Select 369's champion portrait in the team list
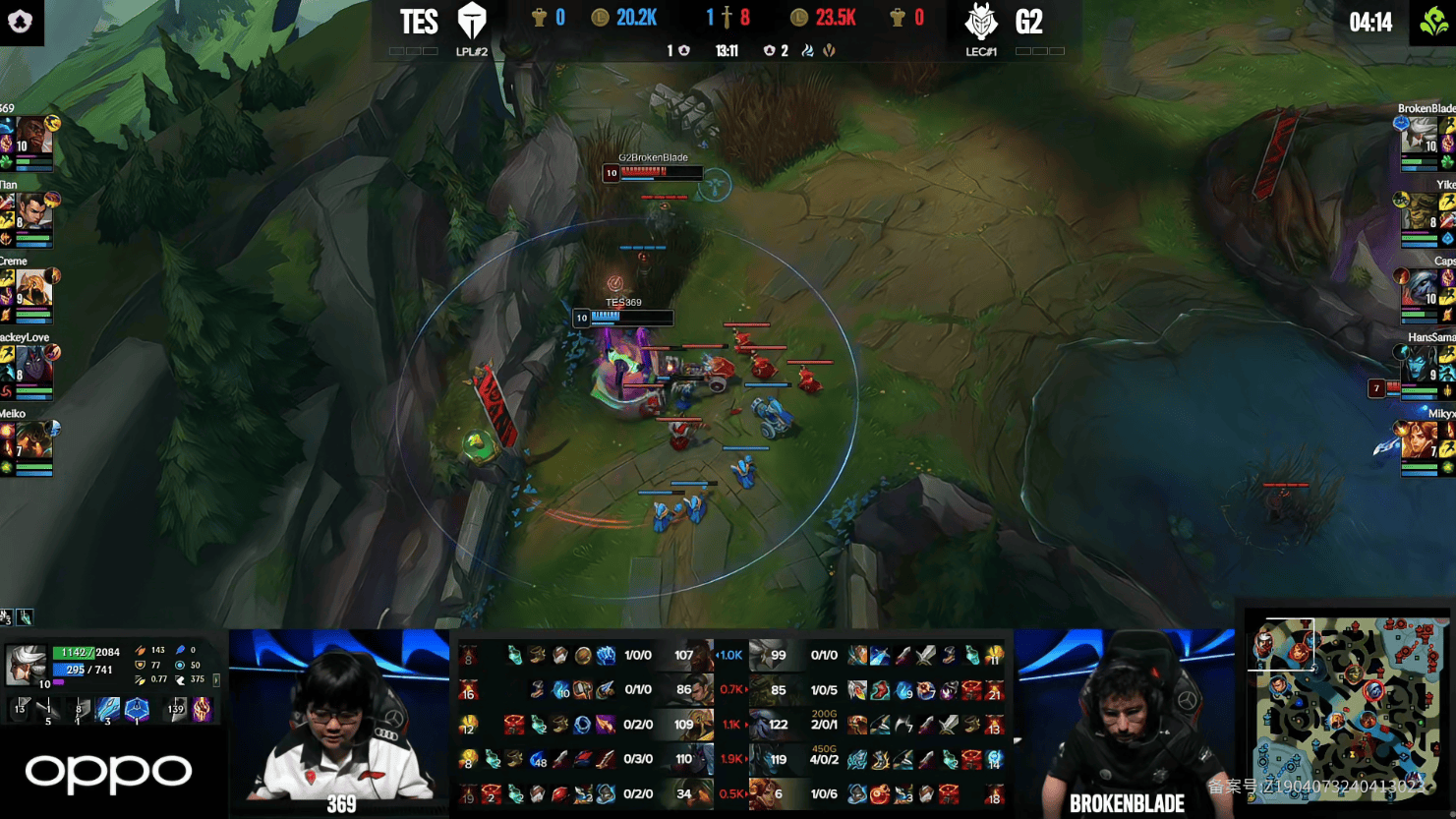Image resolution: width=1456 pixels, height=819 pixels. point(32,136)
